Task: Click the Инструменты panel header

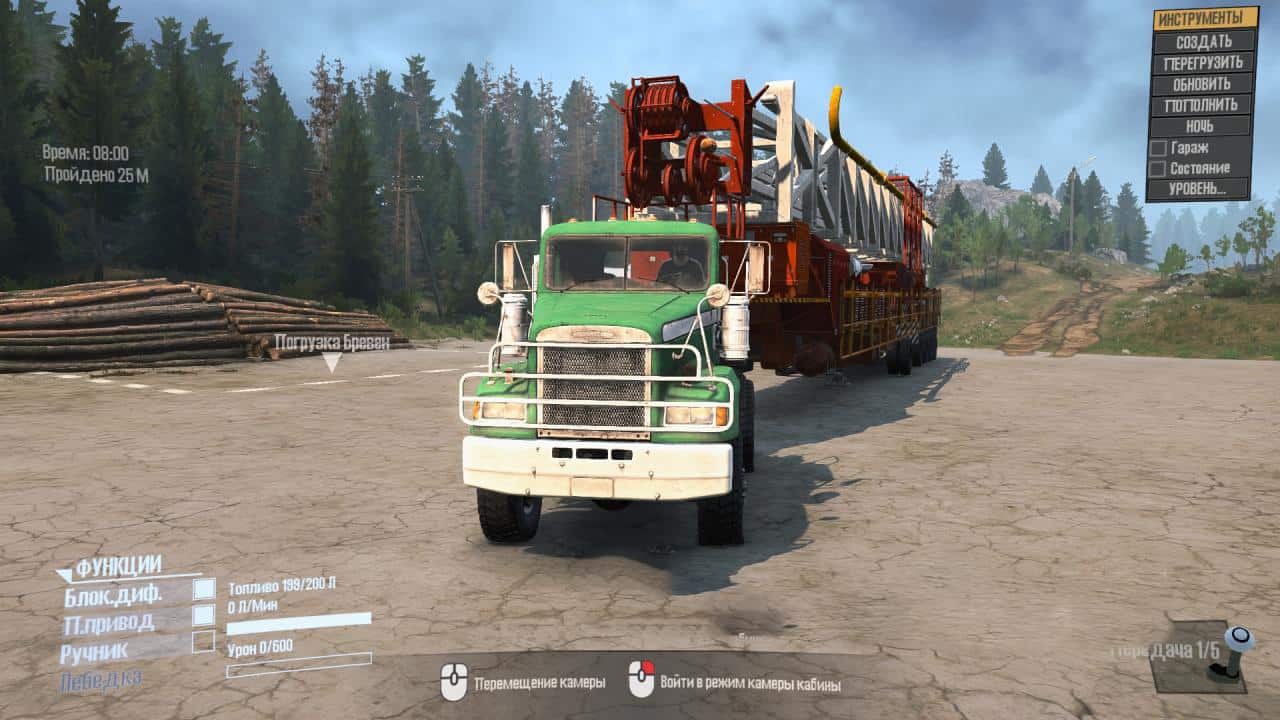Action: click(1205, 18)
